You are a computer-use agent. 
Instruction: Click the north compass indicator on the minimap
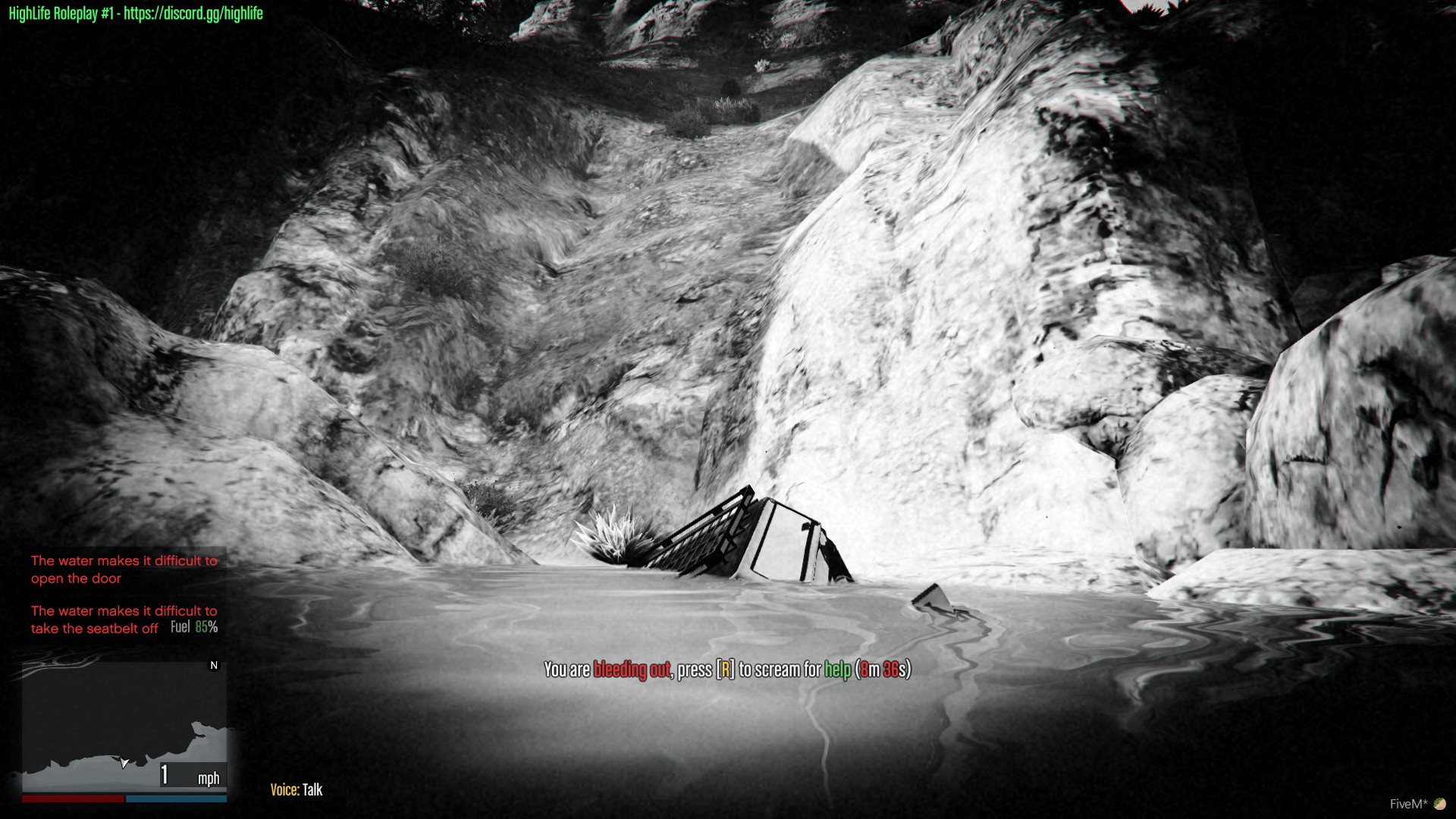pyautogui.click(x=215, y=665)
